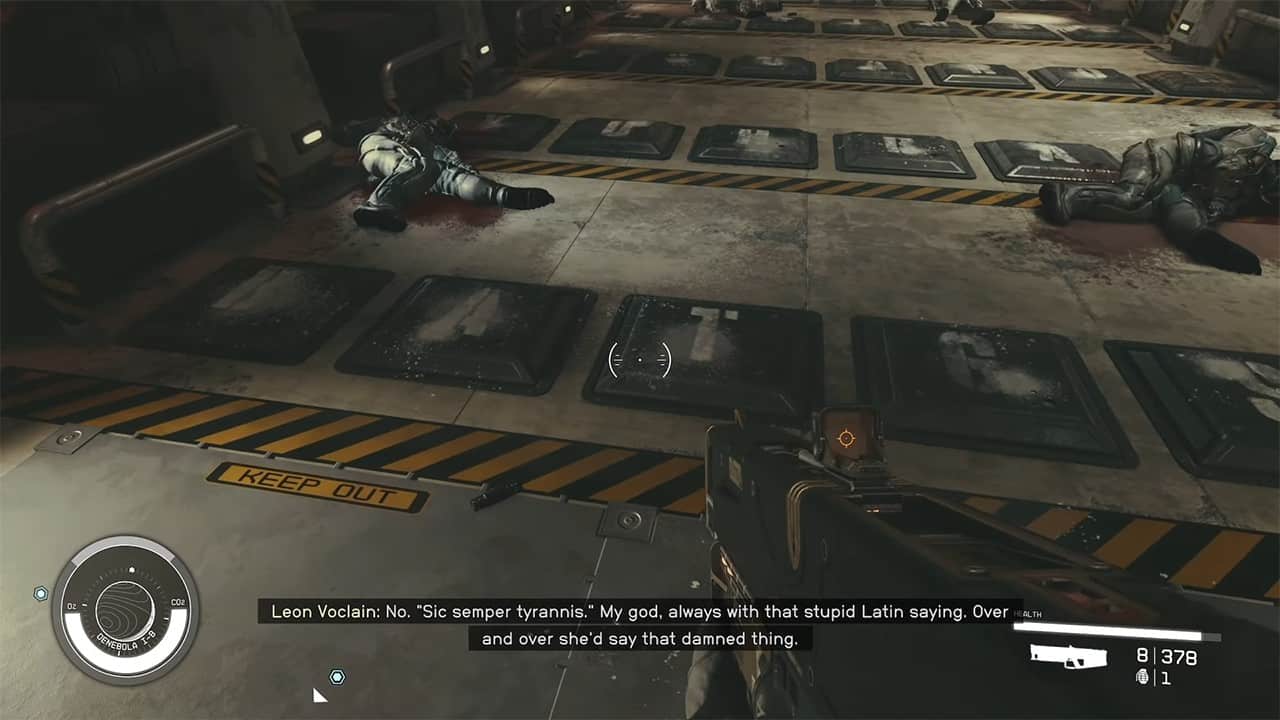Click the grenade count showing 1

pos(1166,679)
